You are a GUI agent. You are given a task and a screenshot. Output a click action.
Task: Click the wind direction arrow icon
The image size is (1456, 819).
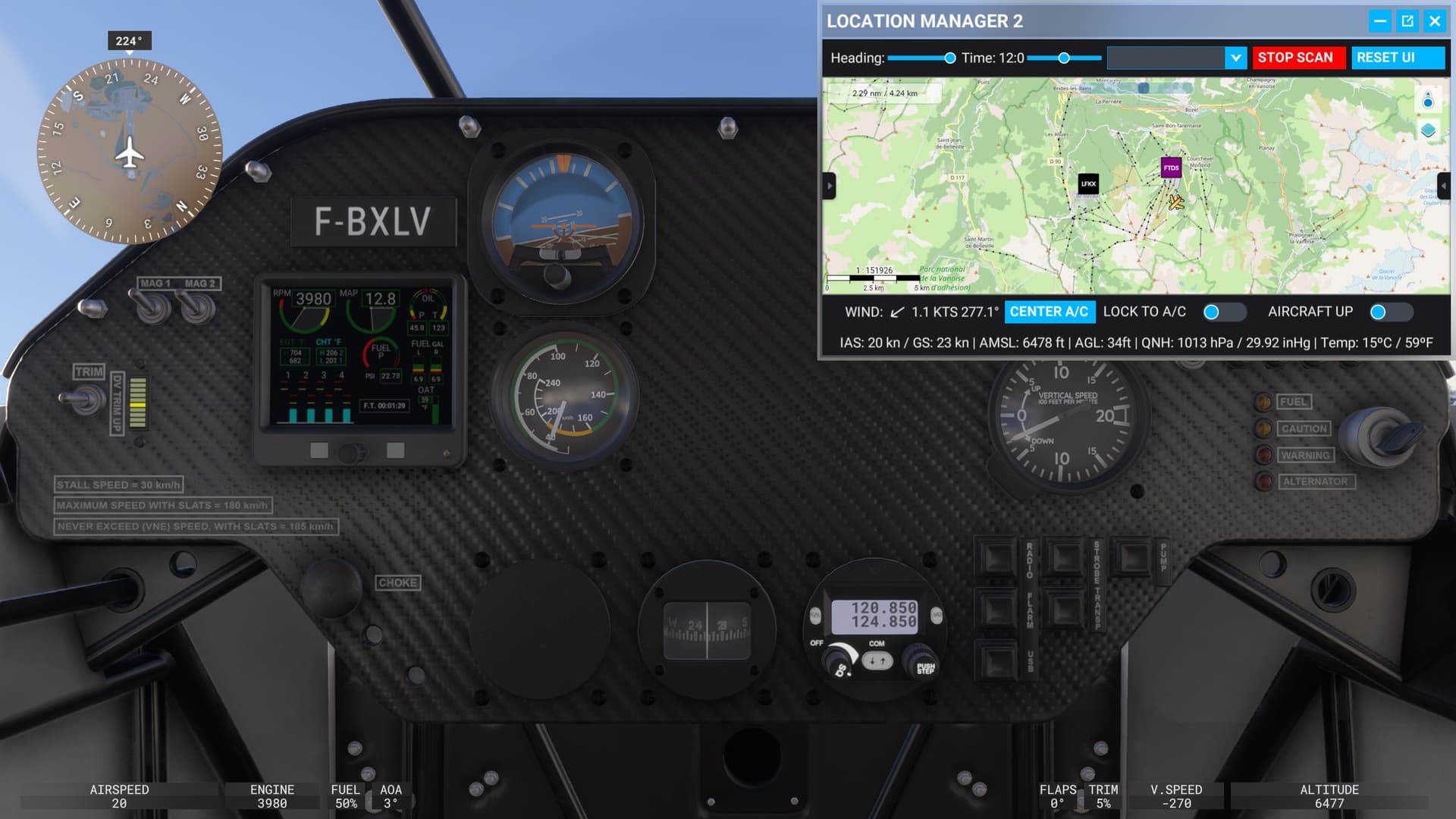click(x=896, y=311)
